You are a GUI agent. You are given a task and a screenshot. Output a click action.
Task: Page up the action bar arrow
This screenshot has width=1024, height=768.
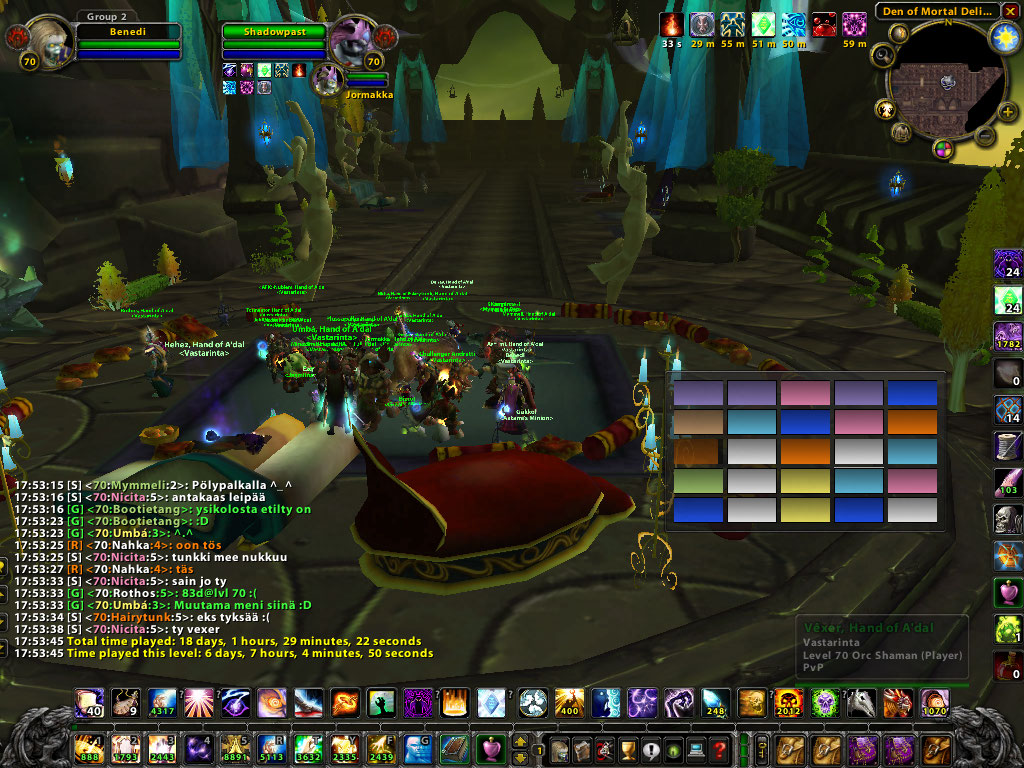coord(520,741)
